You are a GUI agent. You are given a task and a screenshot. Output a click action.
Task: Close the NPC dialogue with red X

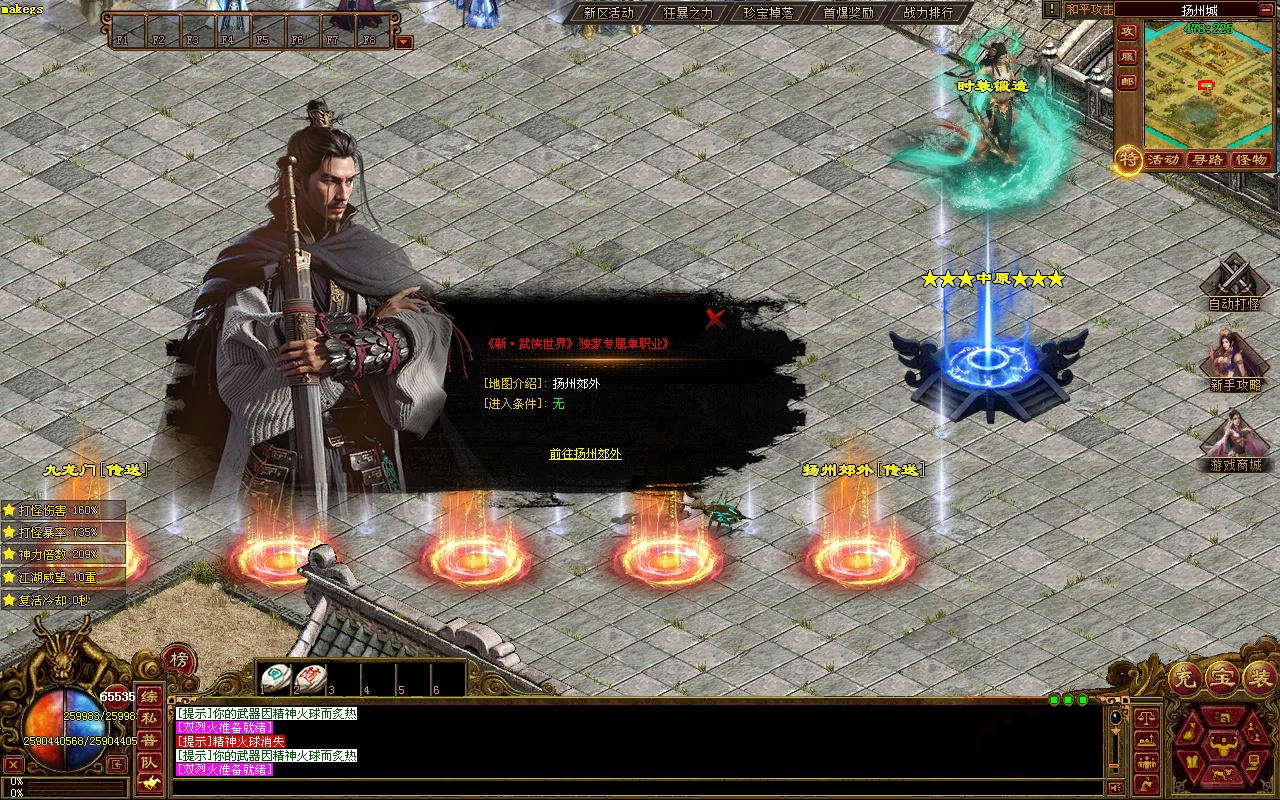click(715, 319)
